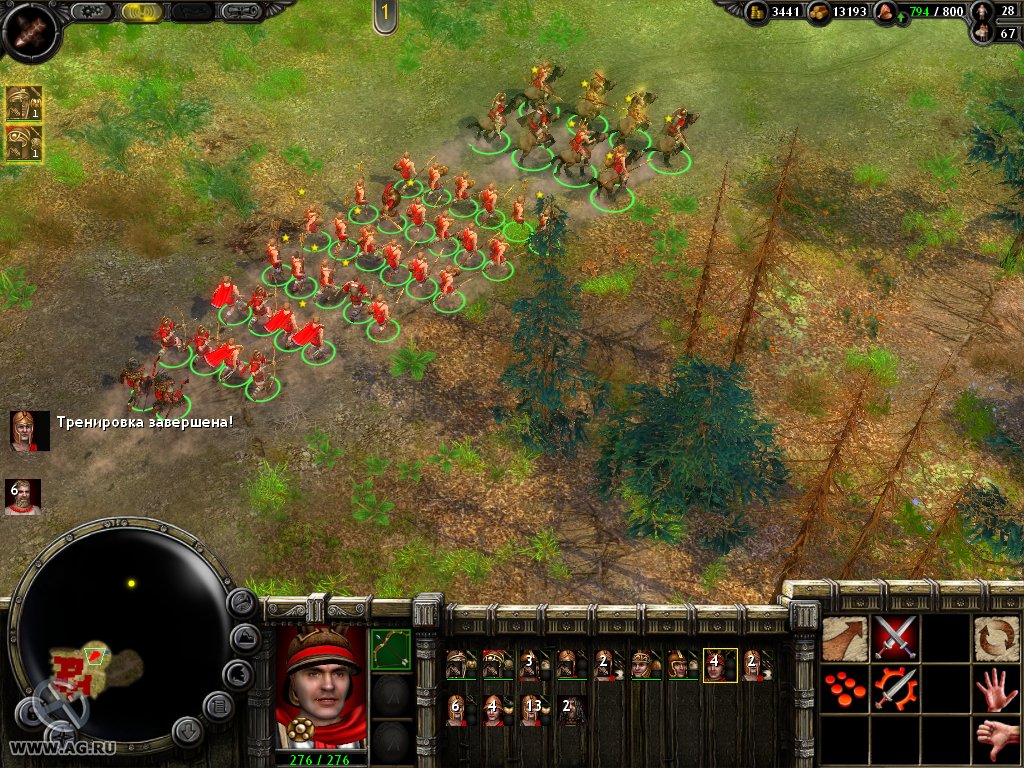Screen dimensions: 1024x768
Task: Activate the crossed swords attack command
Action: (895, 638)
